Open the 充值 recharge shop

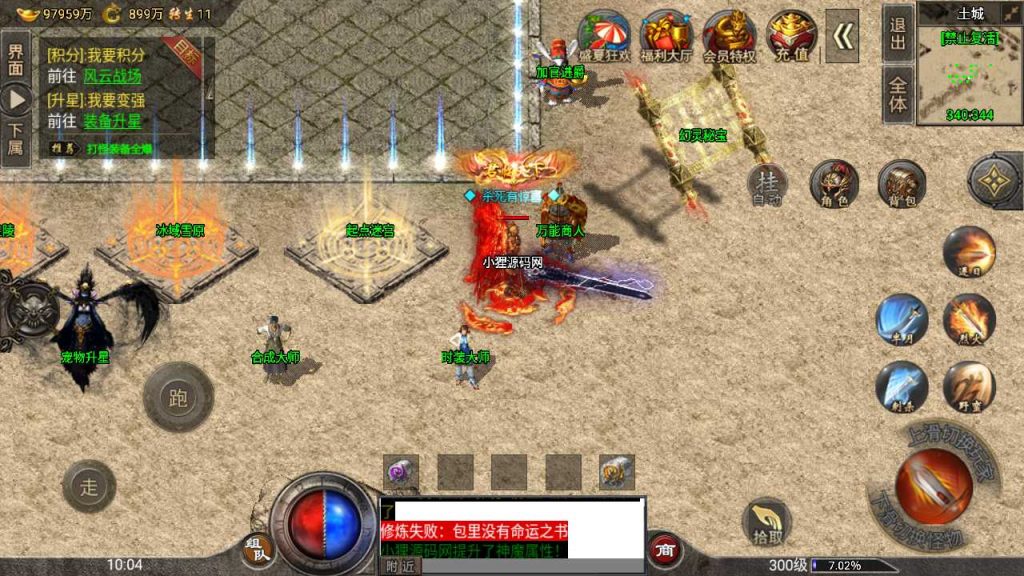(x=791, y=37)
